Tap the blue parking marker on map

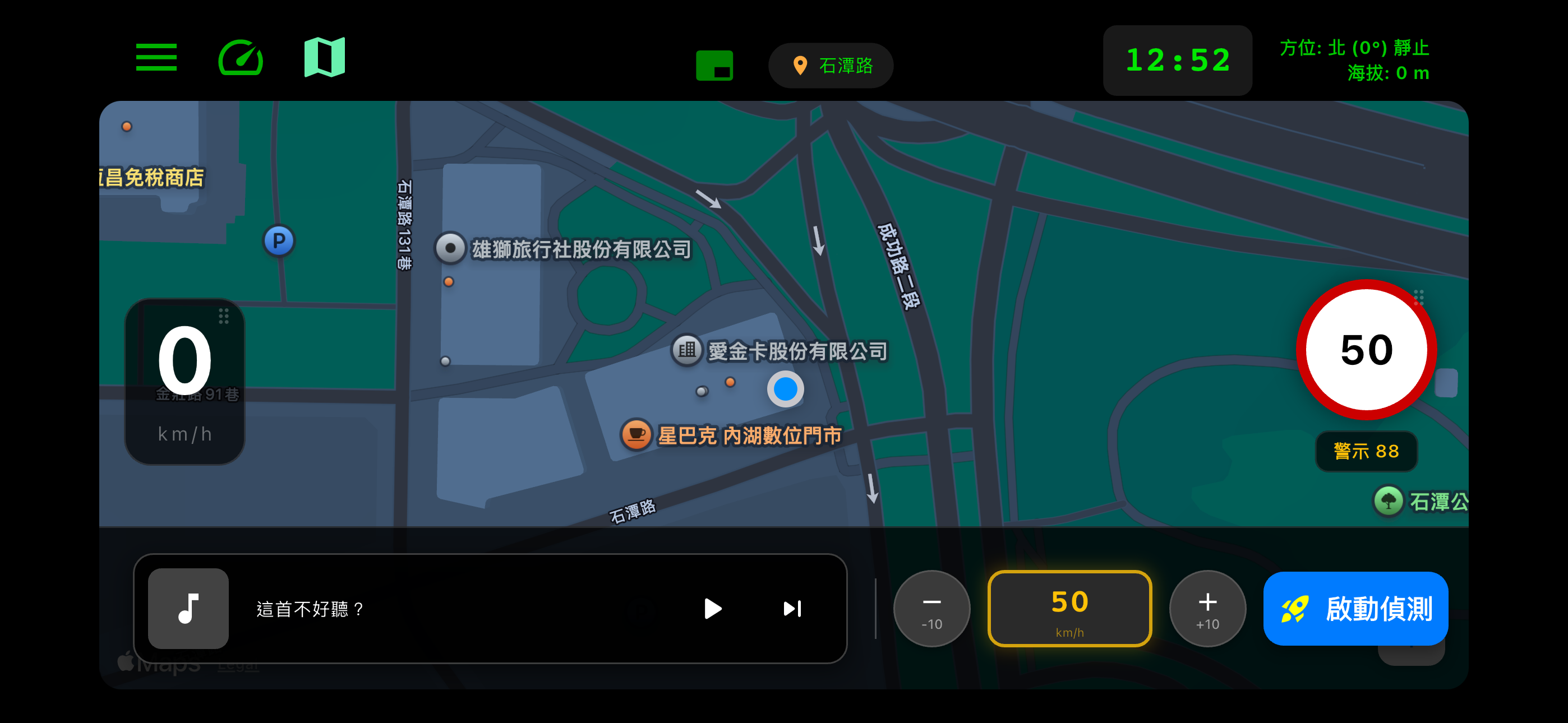[279, 241]
